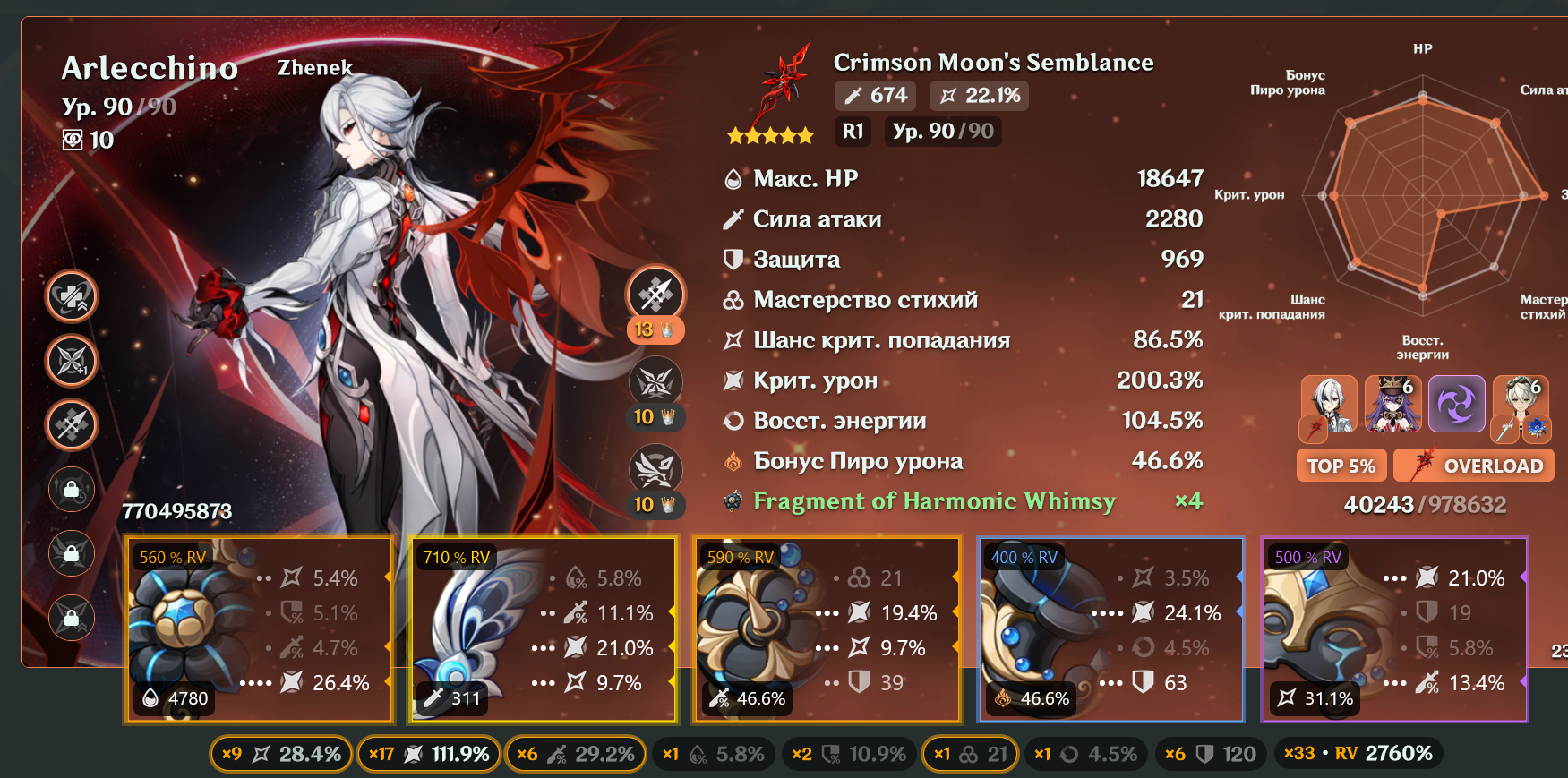This screenshot has width=1568, height=778.
Task: Open the 590% RV sands artifact card
Action: click(x=827, y=629)
